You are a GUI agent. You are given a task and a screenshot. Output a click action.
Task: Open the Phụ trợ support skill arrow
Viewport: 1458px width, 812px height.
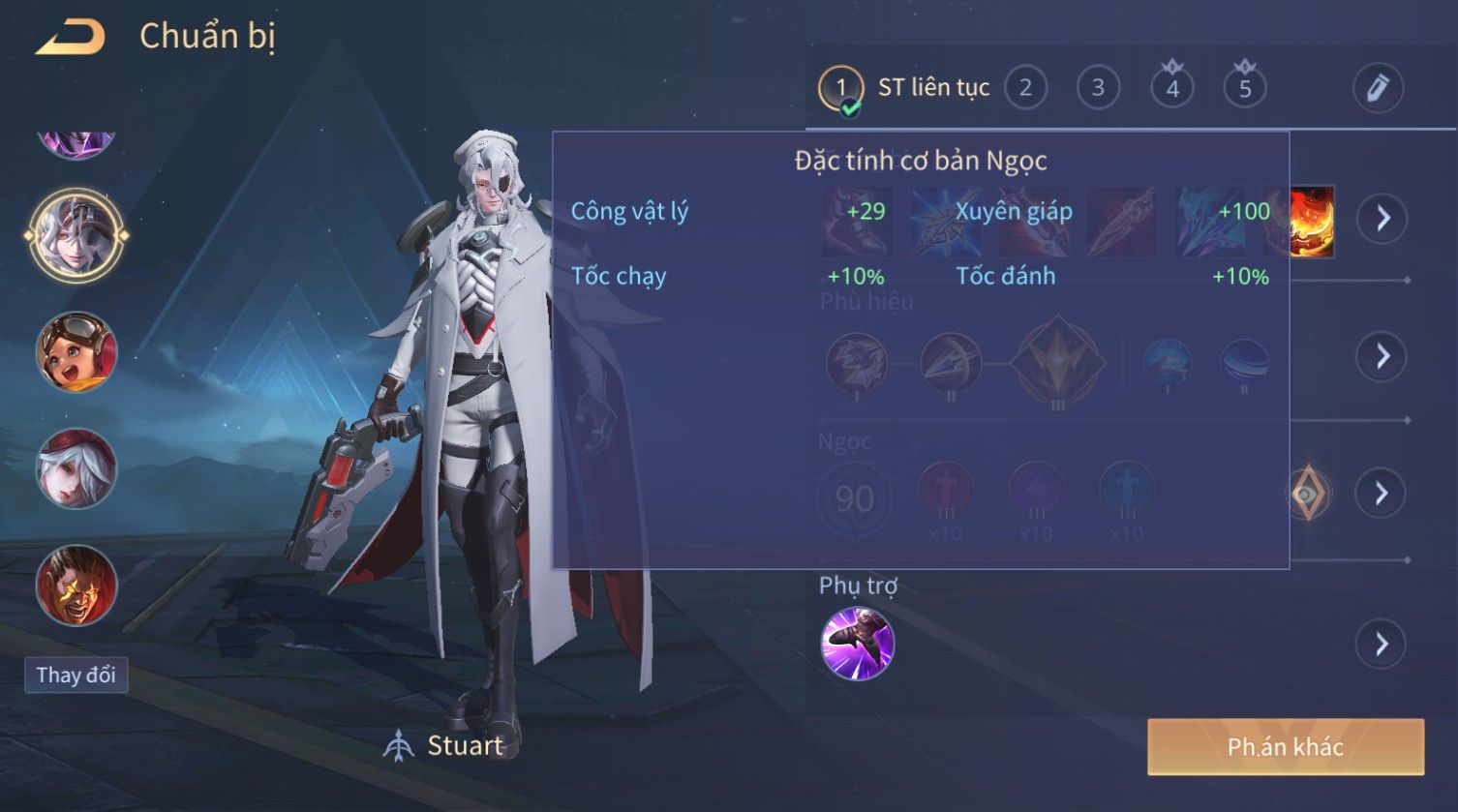pos(1382,644)
